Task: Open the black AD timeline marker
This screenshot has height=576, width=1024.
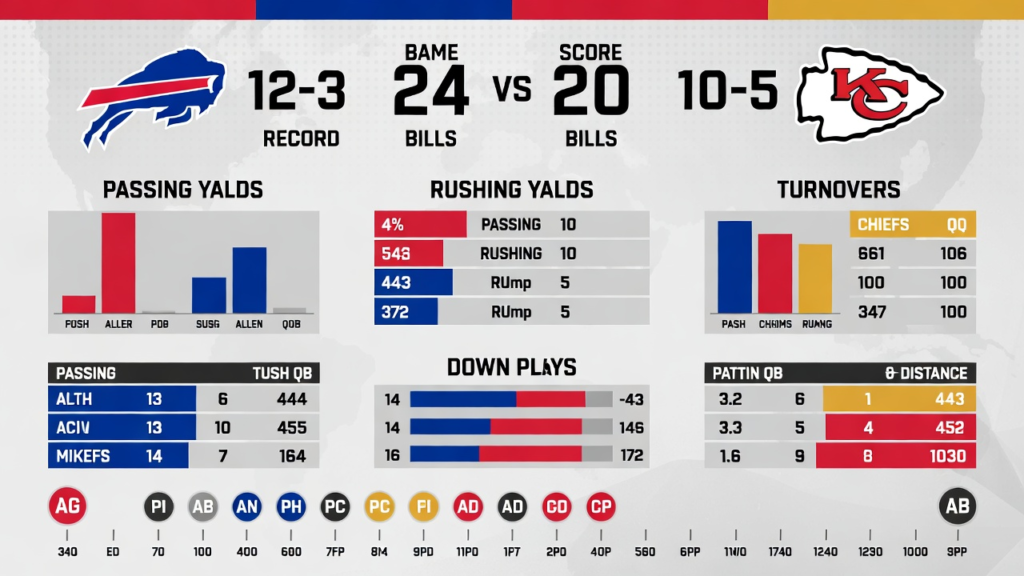Action: pyautogui.click(x=512, y=507)
